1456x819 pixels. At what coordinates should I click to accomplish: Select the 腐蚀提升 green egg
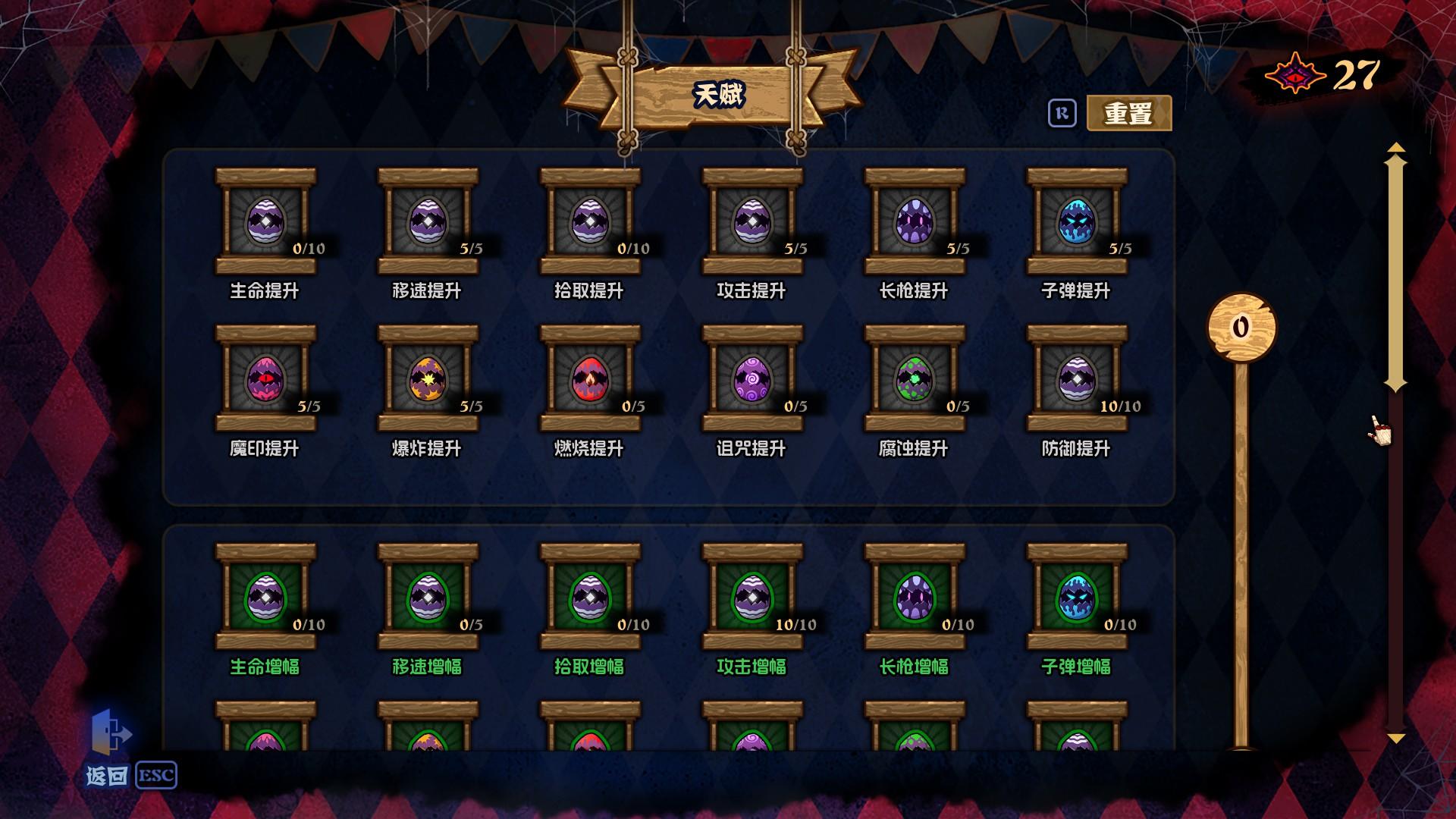[x=913, y=377]
